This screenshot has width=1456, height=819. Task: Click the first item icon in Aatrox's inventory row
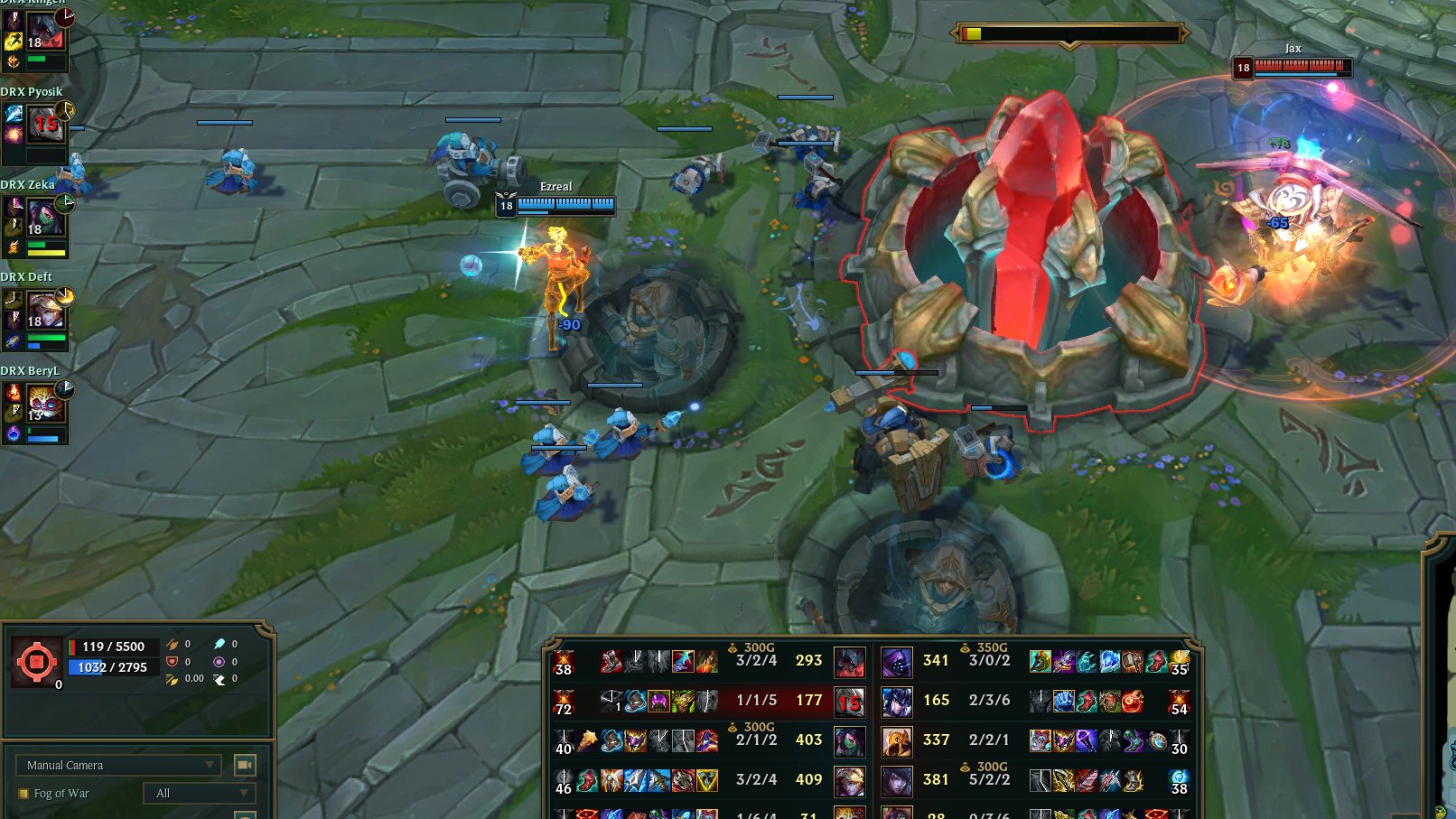tap(611, 660)
